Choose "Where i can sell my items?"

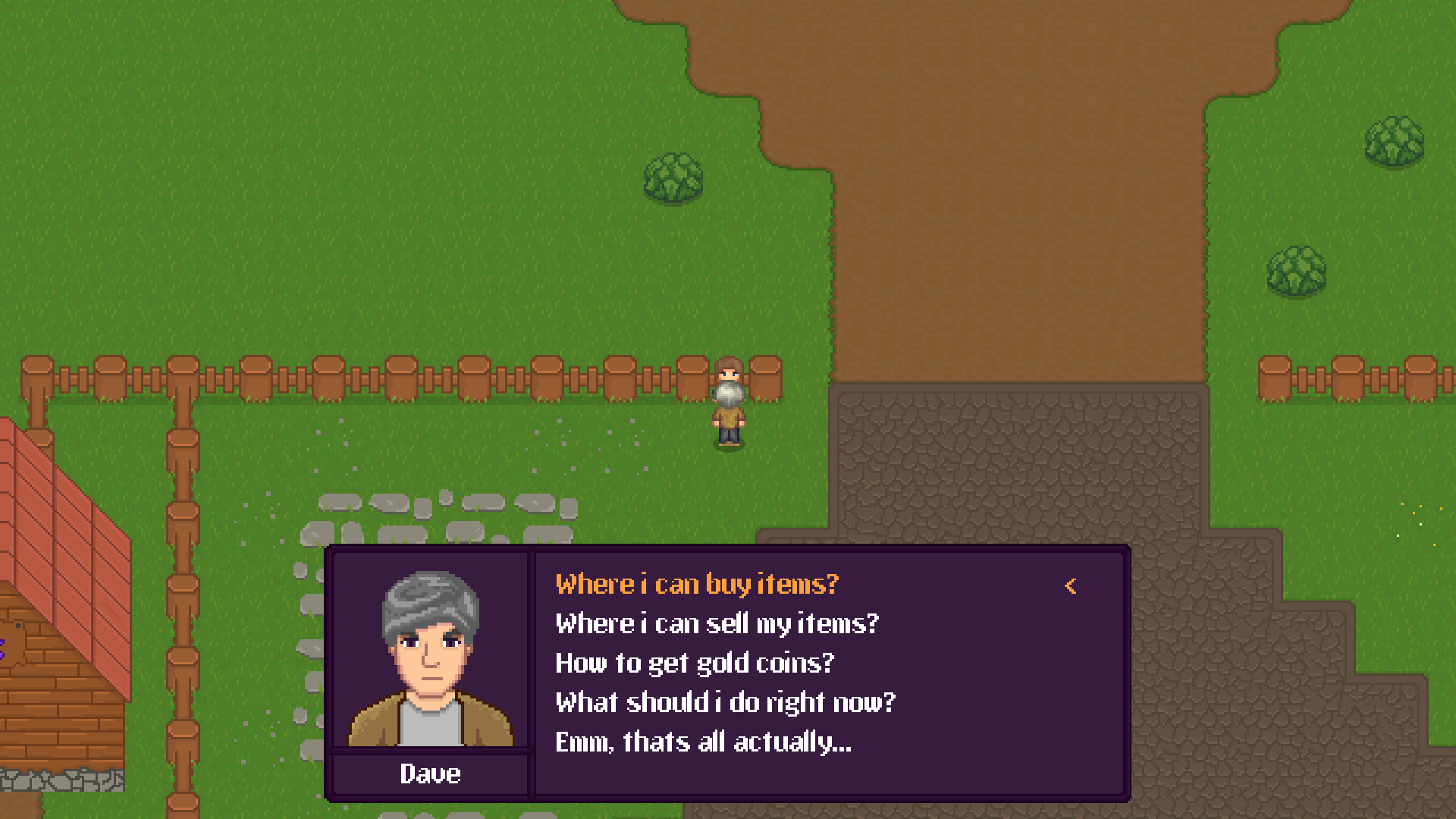pos(717,624)
